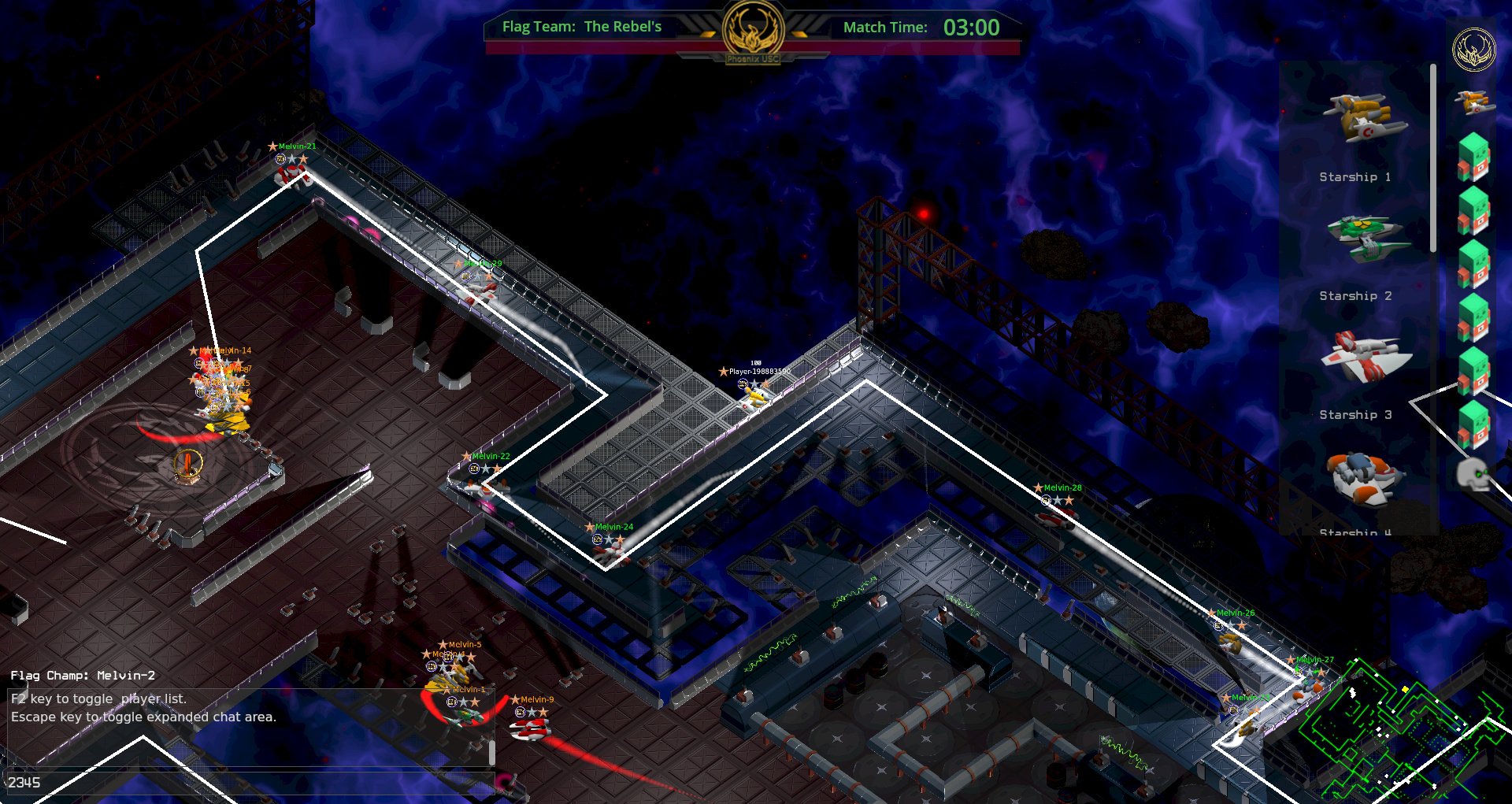Viewport: 1512px width, 804px height.
Task: Click the round phoenix icon above sidebar
Action: 1473,50
